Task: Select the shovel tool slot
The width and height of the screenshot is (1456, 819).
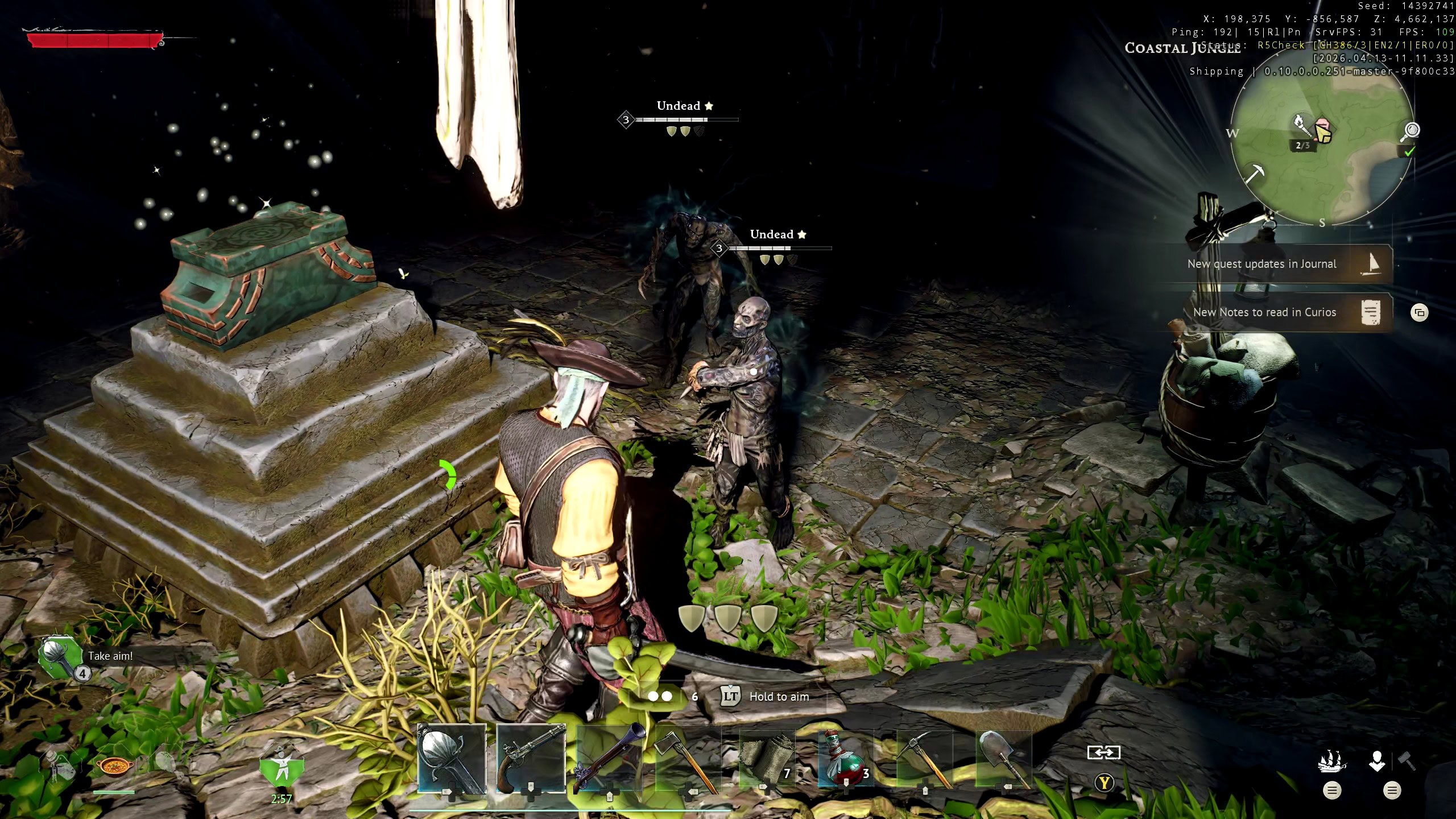Action: 1003,759
